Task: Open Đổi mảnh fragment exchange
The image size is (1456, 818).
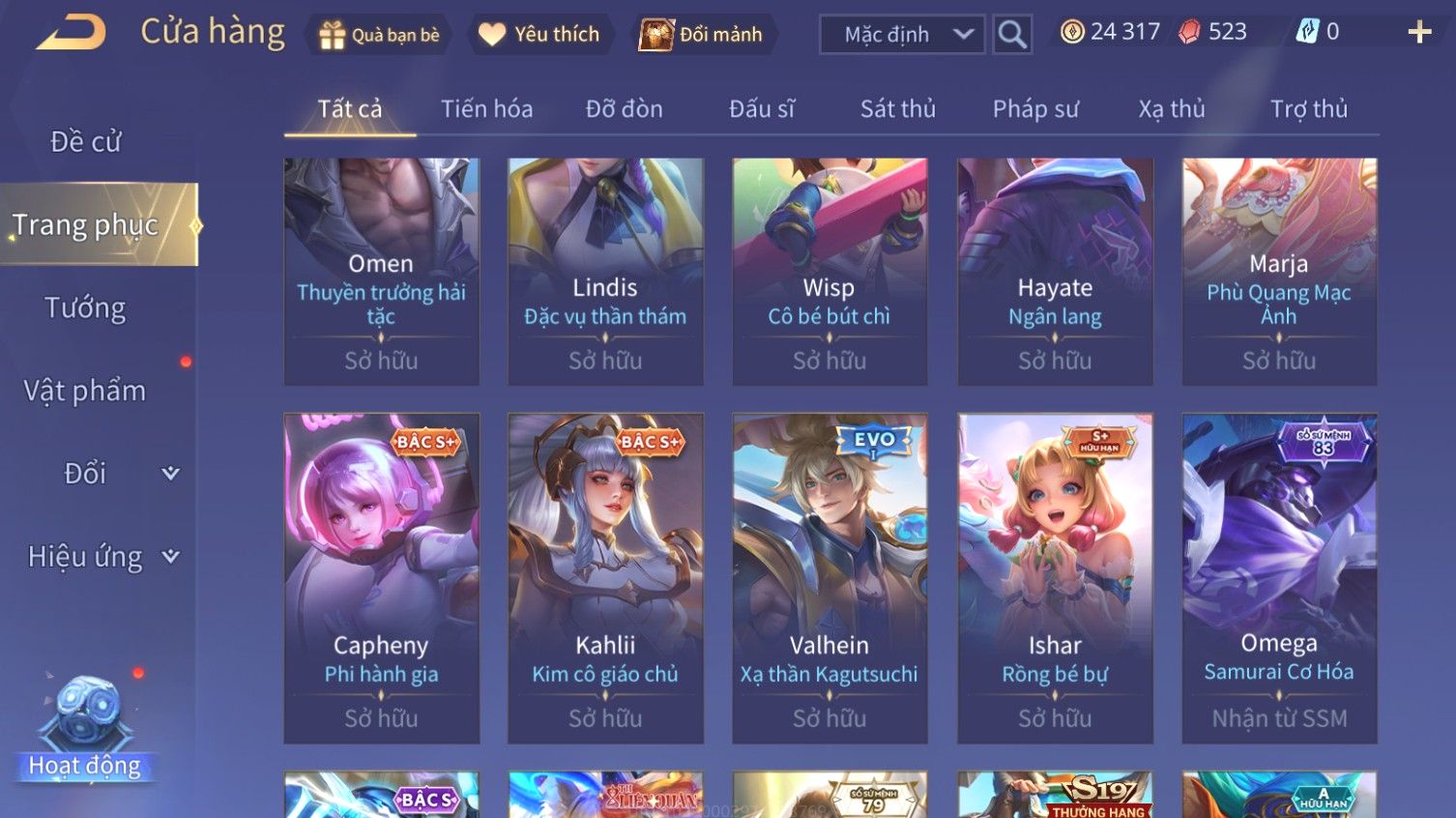Action: click(703, 35)
